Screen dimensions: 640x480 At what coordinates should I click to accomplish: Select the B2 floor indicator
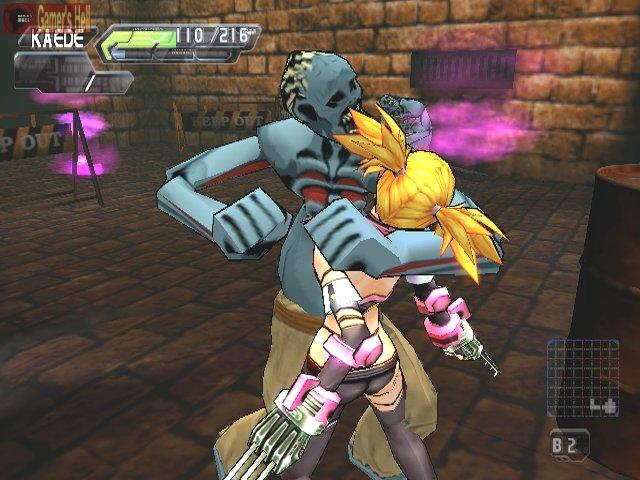[568, 442]
